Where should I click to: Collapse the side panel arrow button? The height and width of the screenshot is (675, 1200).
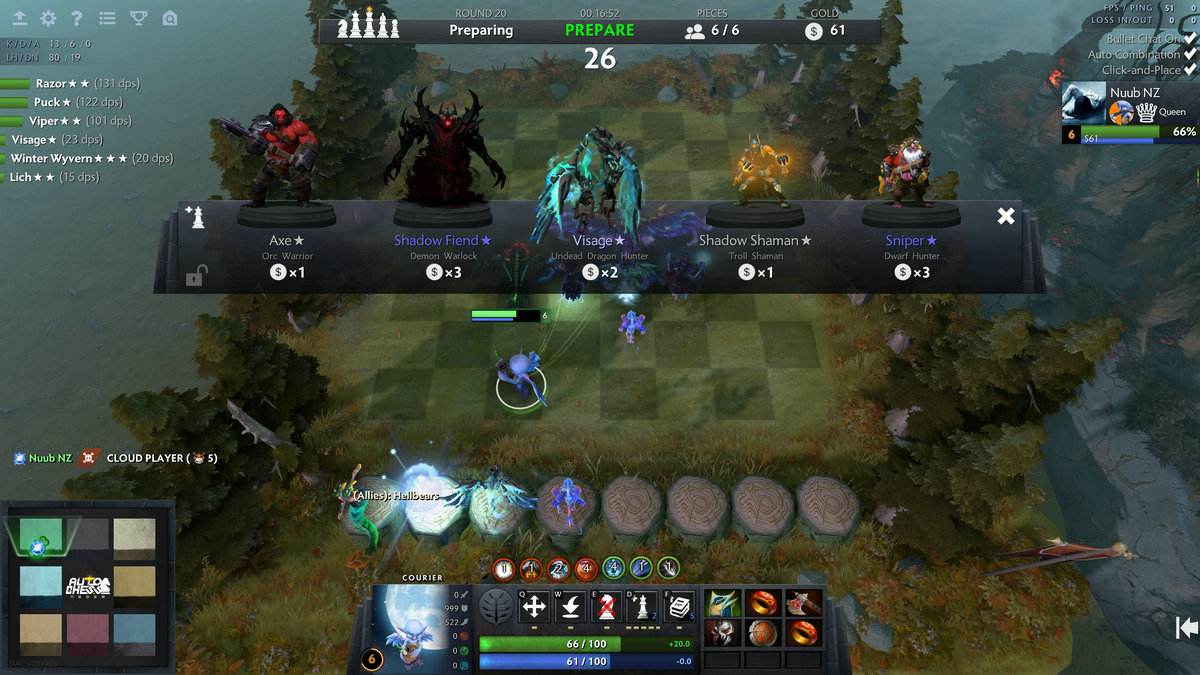1186,627
